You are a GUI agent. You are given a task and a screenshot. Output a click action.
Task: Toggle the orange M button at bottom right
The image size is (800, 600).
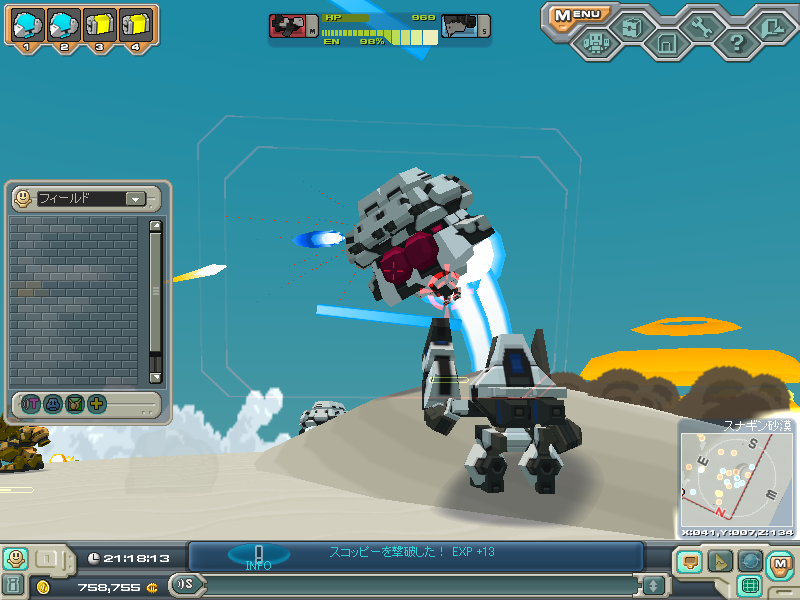[x=780, y=563]
